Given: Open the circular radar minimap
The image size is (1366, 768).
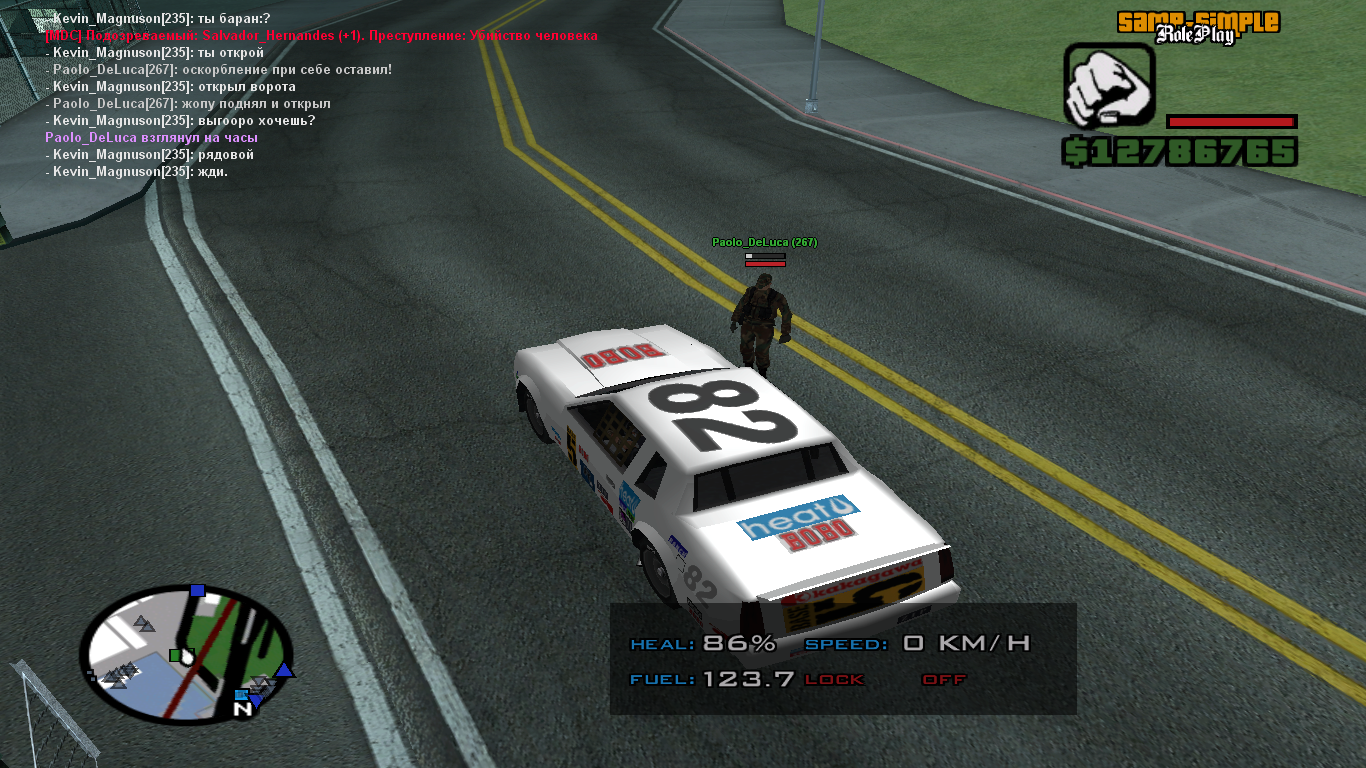Looking at the screenshot, I should tap(186, 654).
